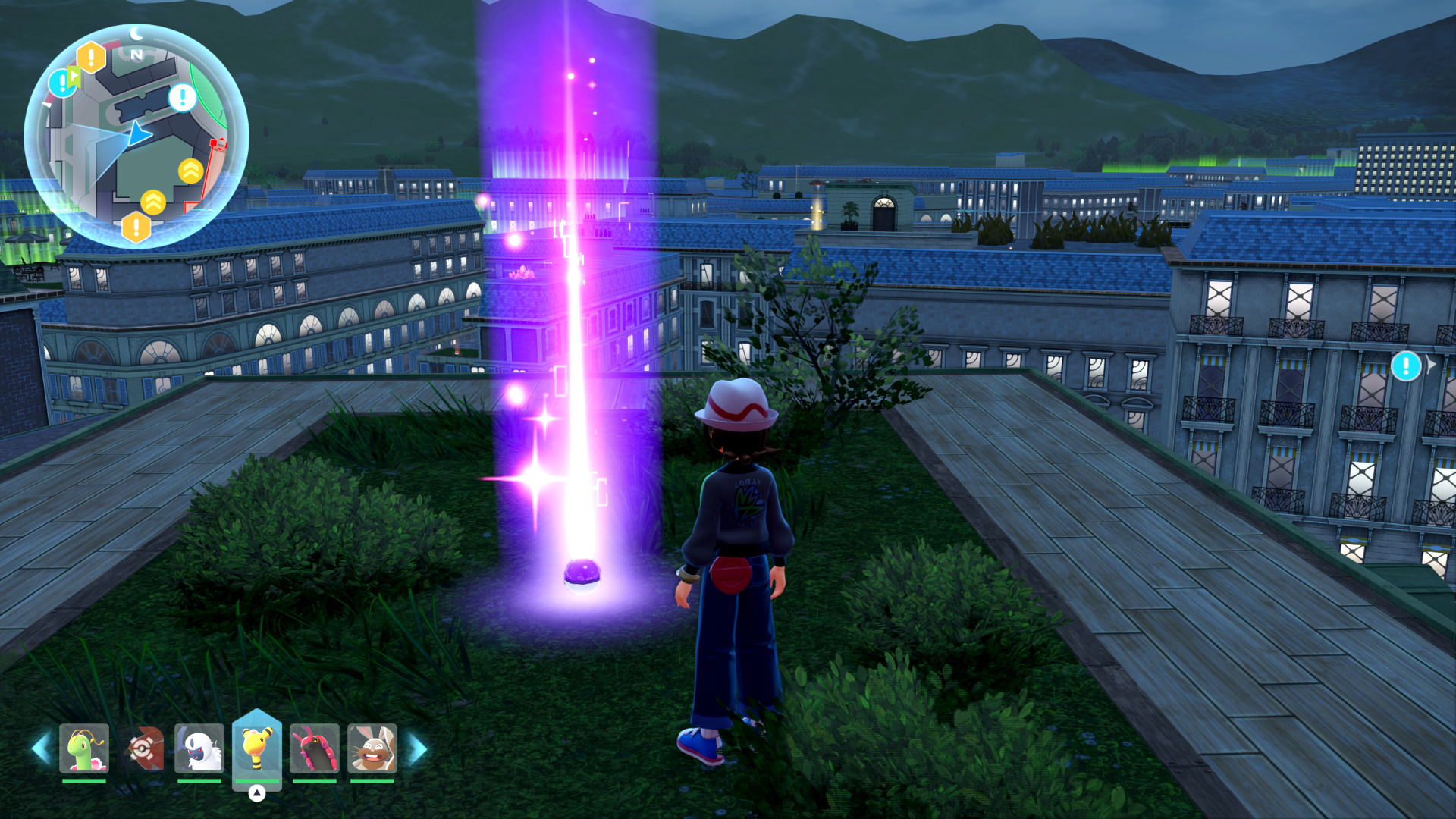Cycle the party bar with the left arrow

[x=41, y=749]
